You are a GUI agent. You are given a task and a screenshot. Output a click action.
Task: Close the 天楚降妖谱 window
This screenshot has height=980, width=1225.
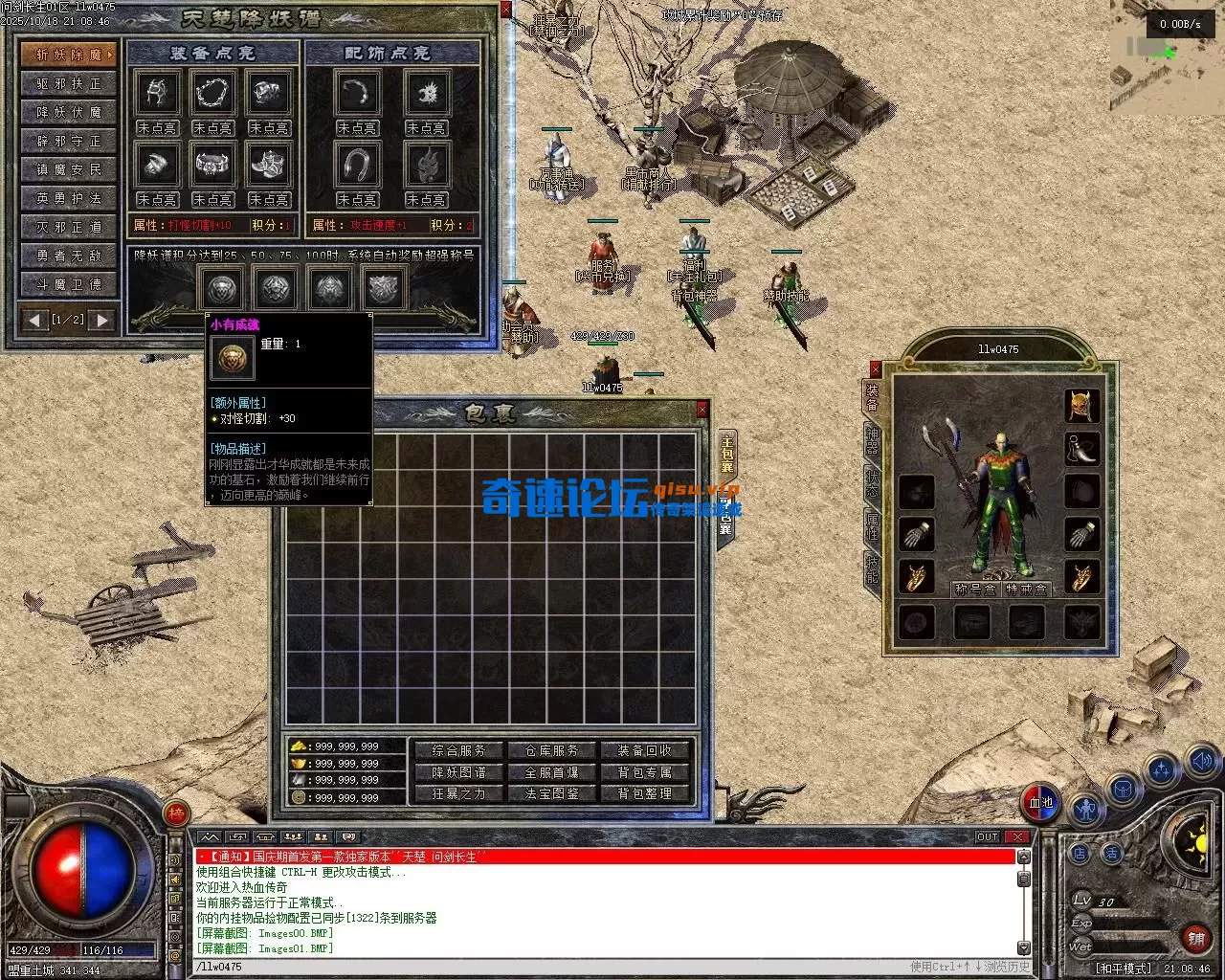506,11
